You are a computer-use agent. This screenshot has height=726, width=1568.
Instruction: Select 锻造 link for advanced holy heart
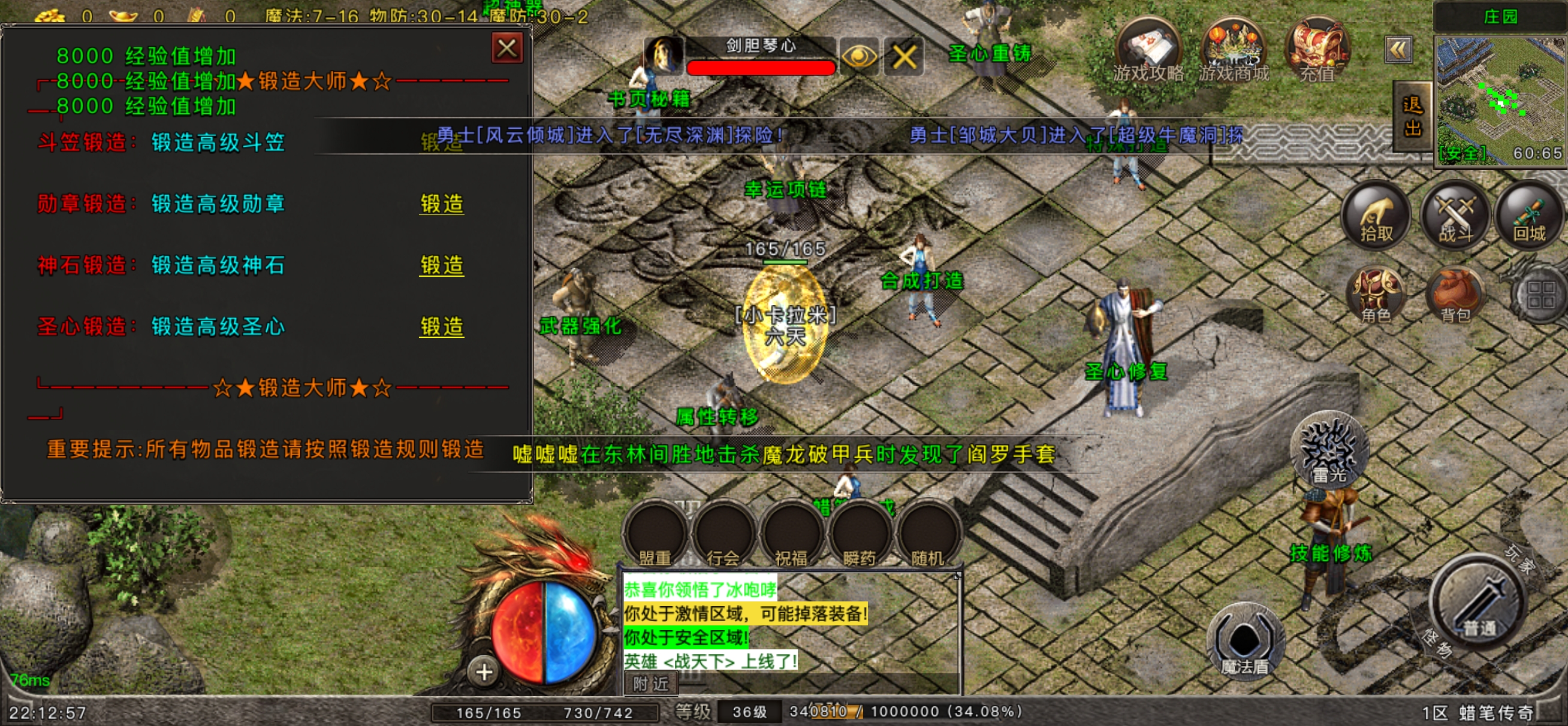(441, 327)
